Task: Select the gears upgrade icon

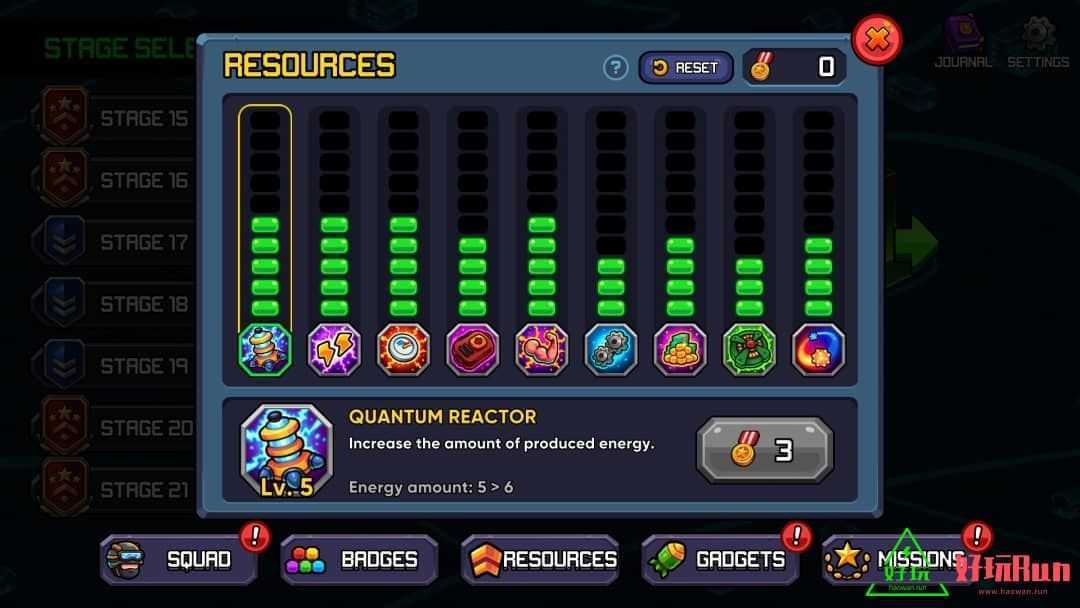Action: click(611, 350)
